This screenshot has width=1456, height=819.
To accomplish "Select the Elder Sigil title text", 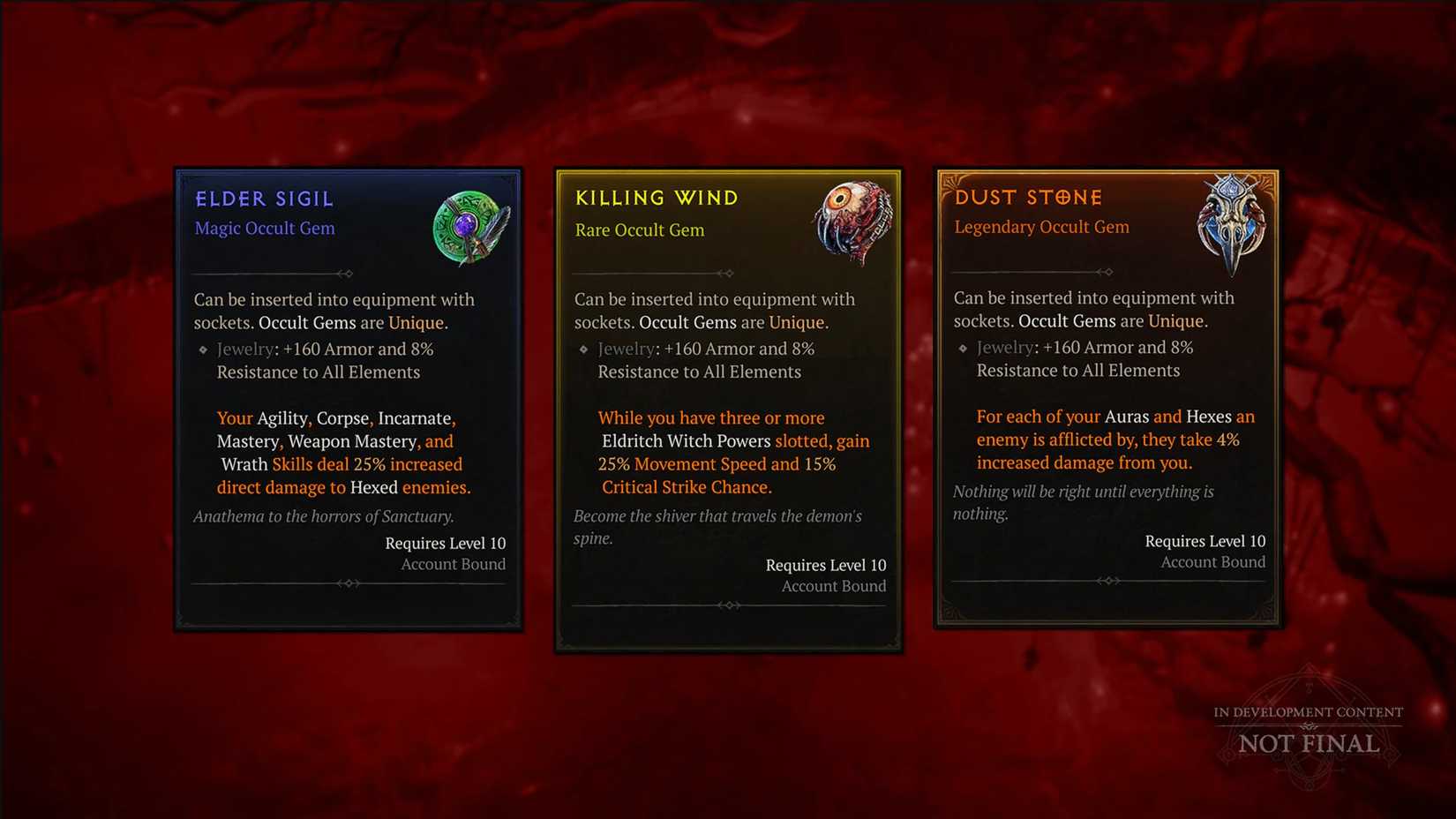I will [264, 198].
